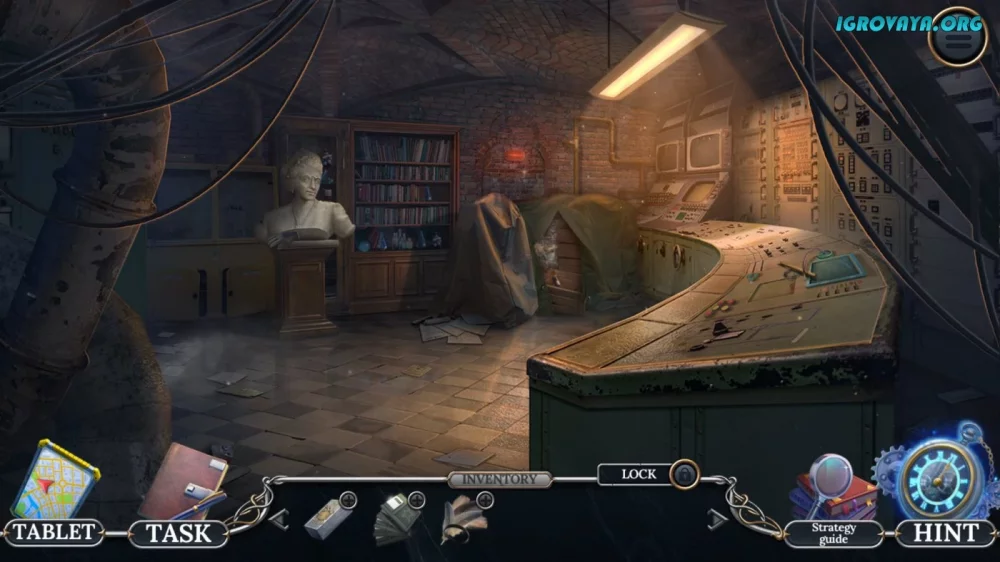The height and width of the screenshot is (562, 1000).
Task: Open the Tablet map
Action: click(54, 484)
